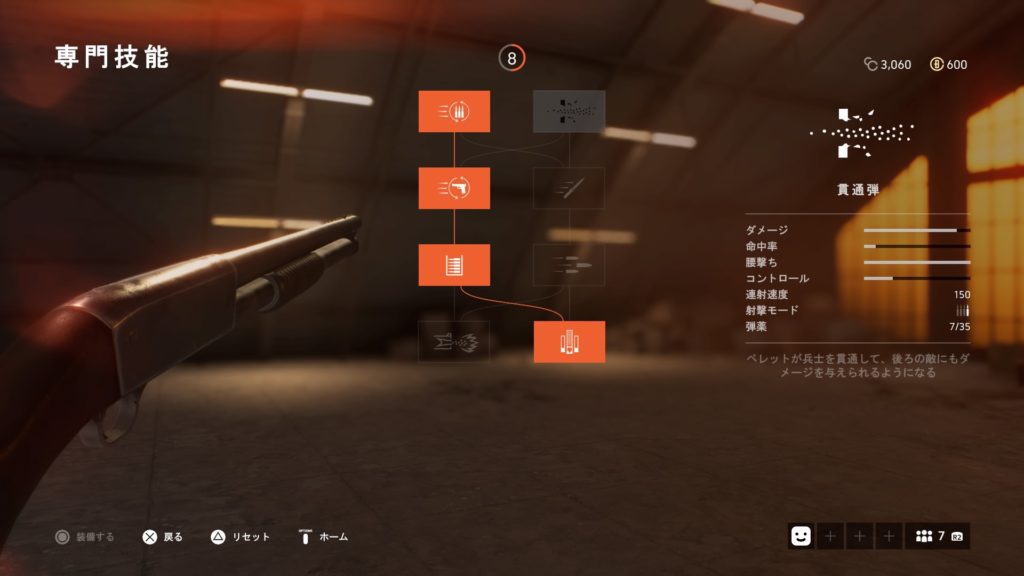
Task: Open the smiley face squad member slot
Action: pos(800,536)
